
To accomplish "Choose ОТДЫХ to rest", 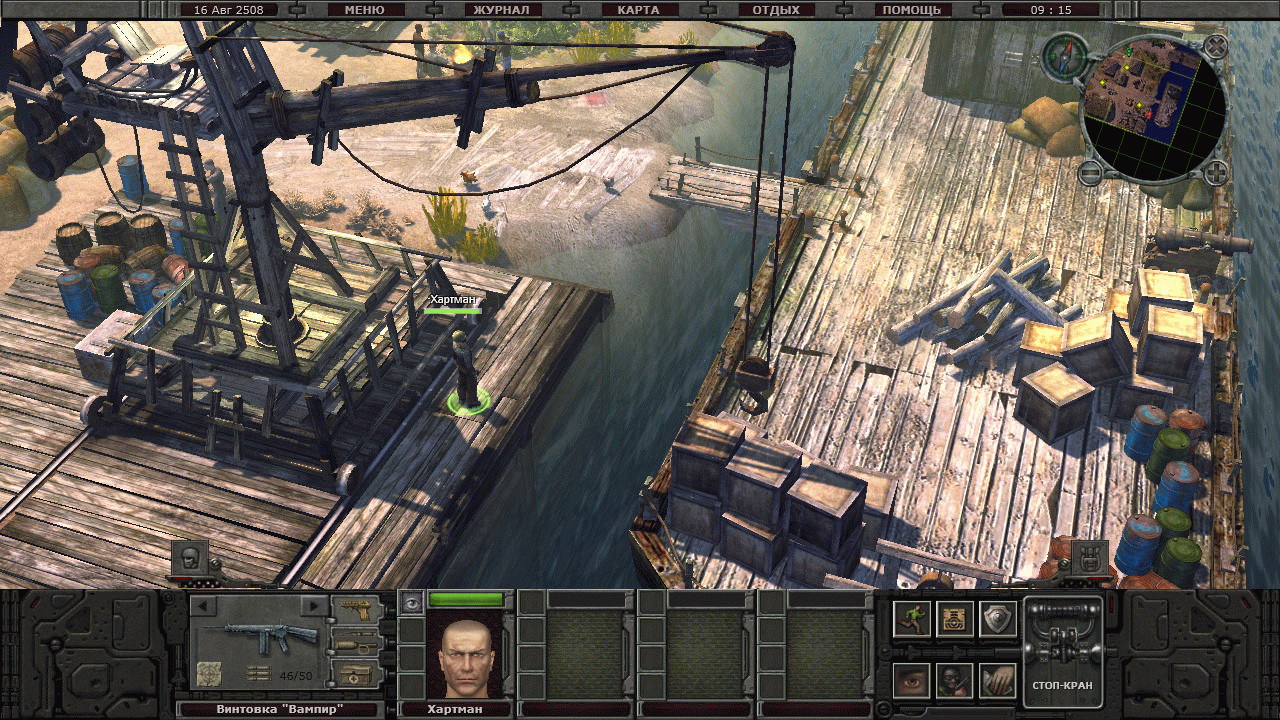I will 776,10.
